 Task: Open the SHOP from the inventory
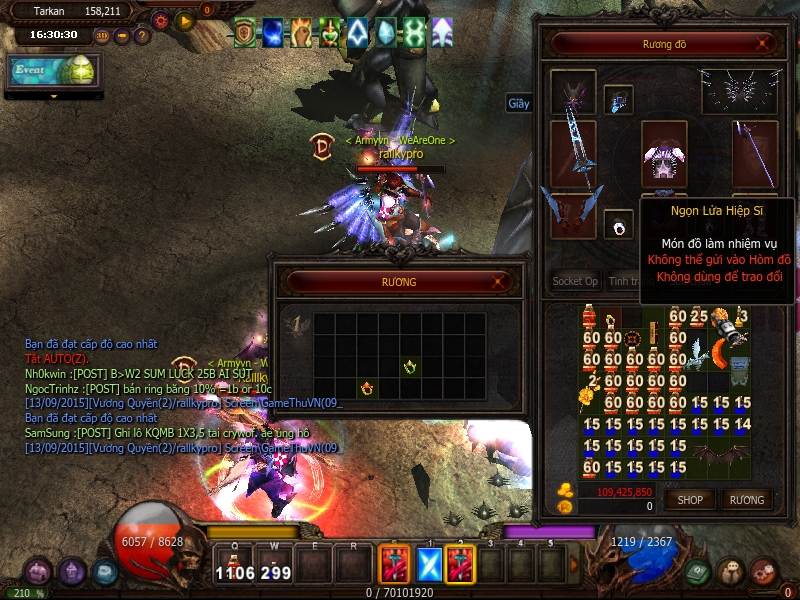click(690, 500)
